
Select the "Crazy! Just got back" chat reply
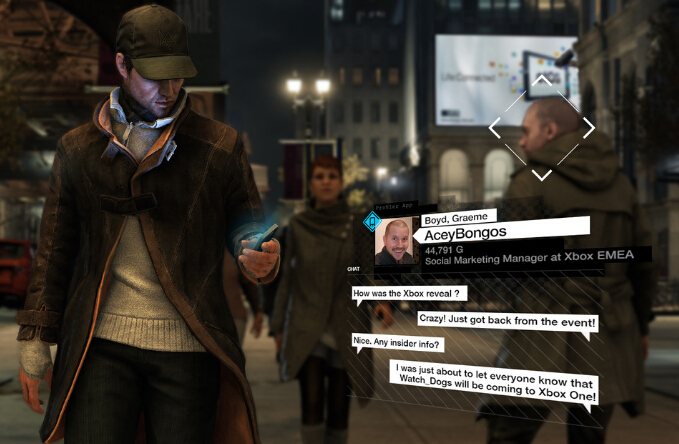point(508,322)
